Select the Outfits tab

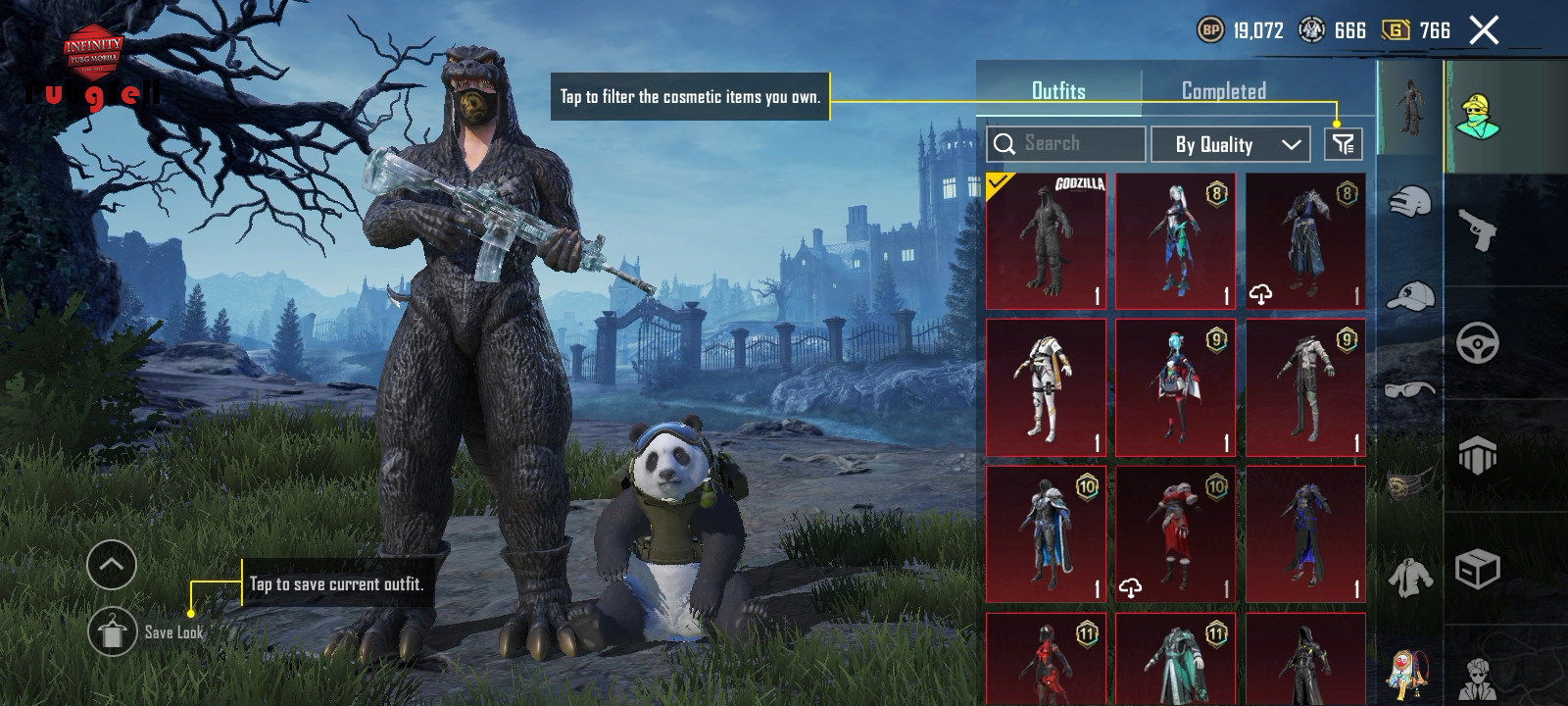pyautogui.click(x=1058, y=91)
